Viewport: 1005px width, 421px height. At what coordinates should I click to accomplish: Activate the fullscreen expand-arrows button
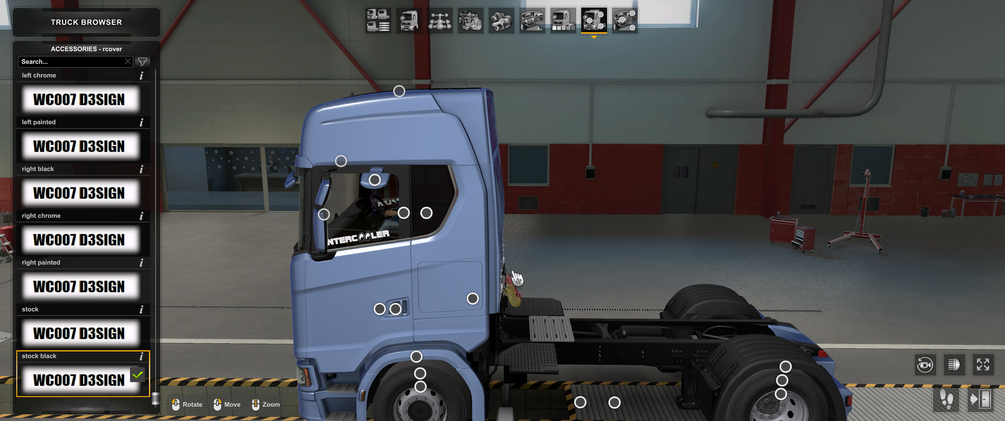pos(983,365)
